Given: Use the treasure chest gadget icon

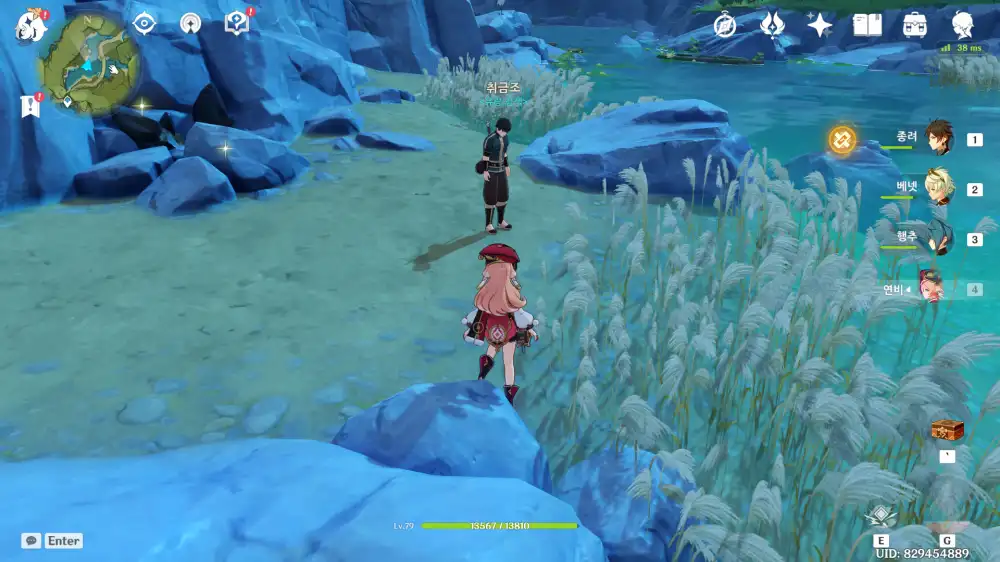Looking at the screenshot, I should 946,430.
